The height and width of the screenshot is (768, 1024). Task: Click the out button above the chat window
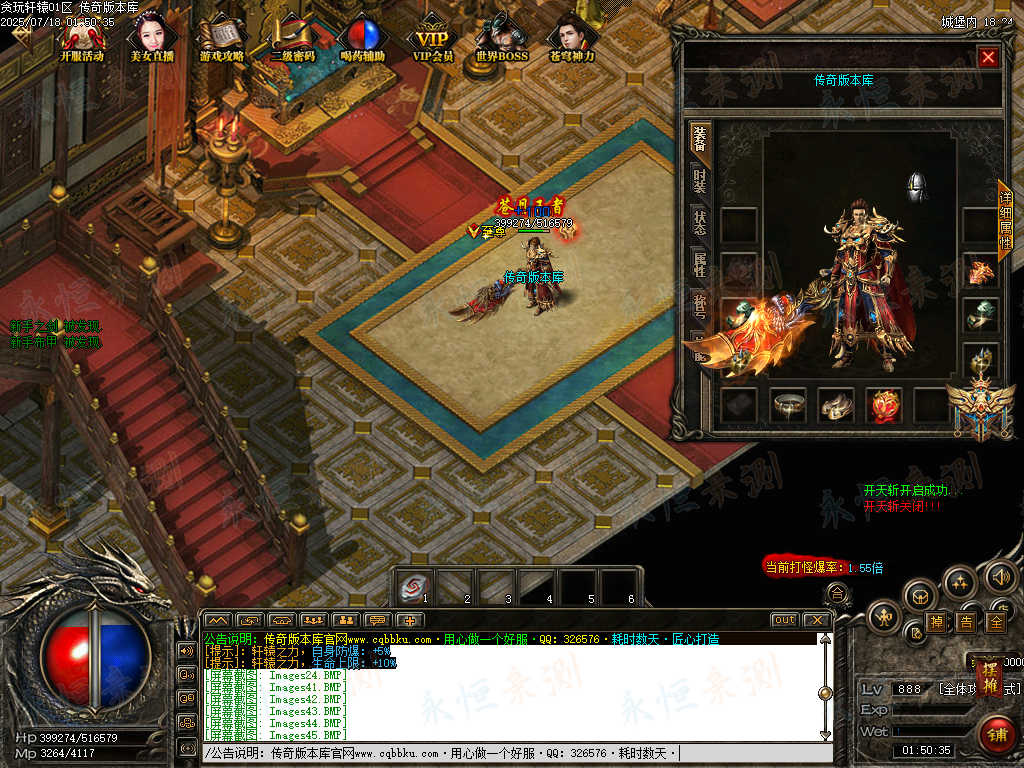[x=784, y=620]
